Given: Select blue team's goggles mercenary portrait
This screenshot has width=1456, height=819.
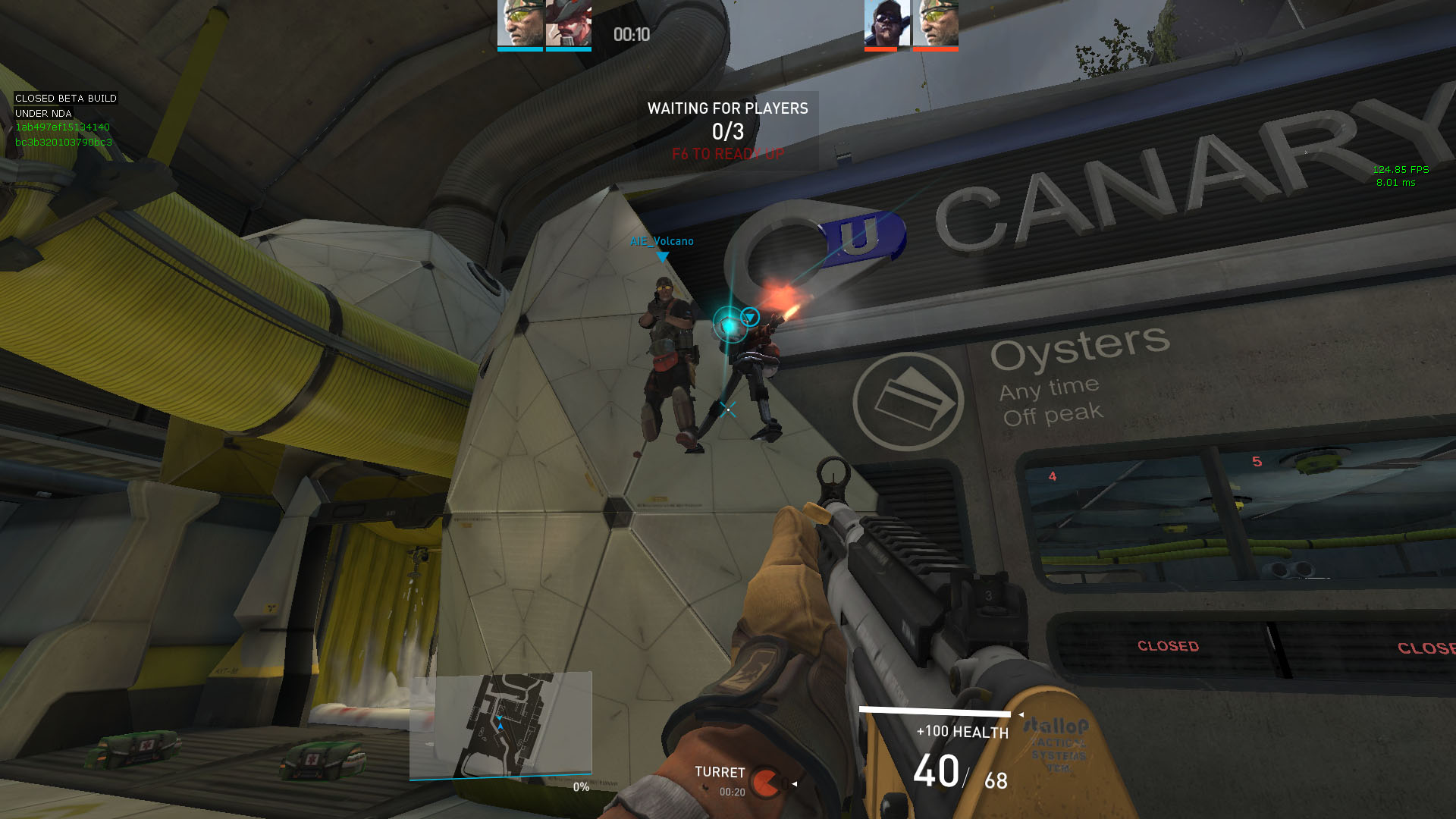Looking at the screenshot, I should coord(520,24).
